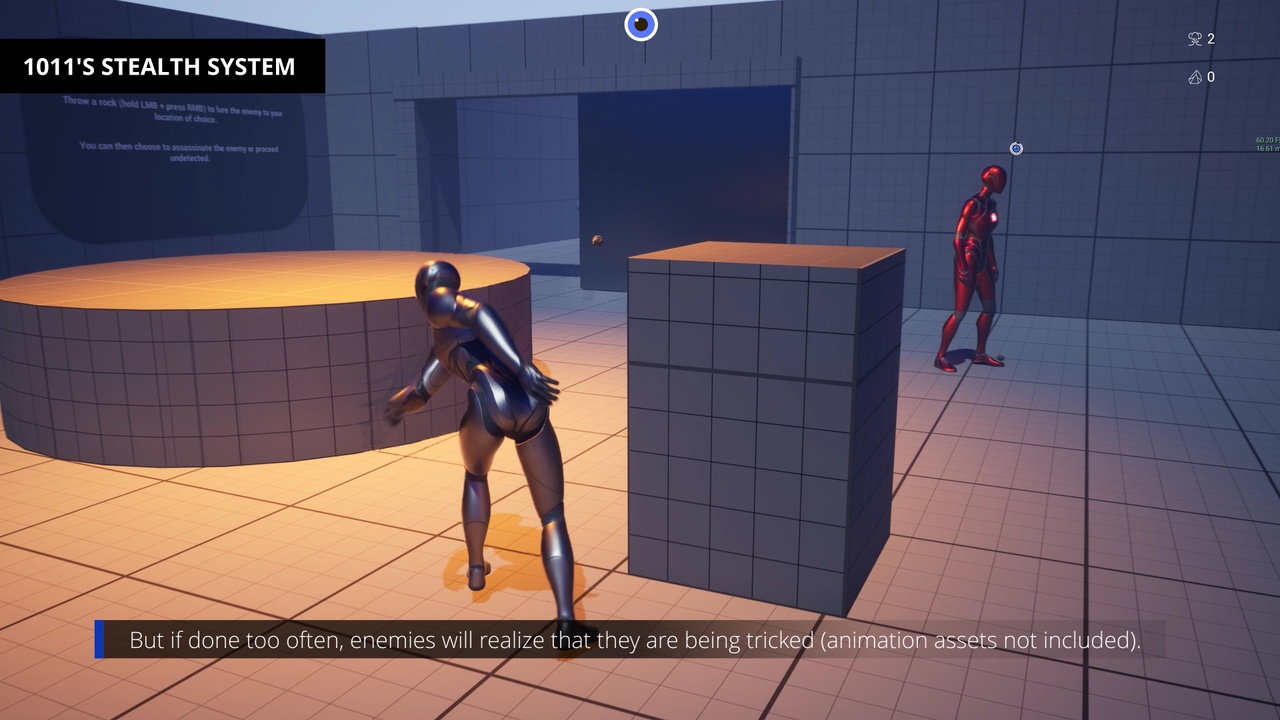Screen dimensions: 1280x720
Task: Click the awareness marker above the red enemy
Action: [x=1016, y=149]
